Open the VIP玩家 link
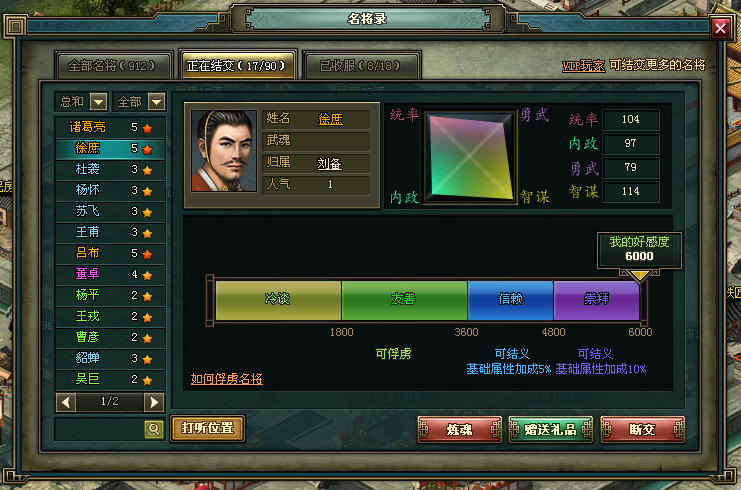 582,66
